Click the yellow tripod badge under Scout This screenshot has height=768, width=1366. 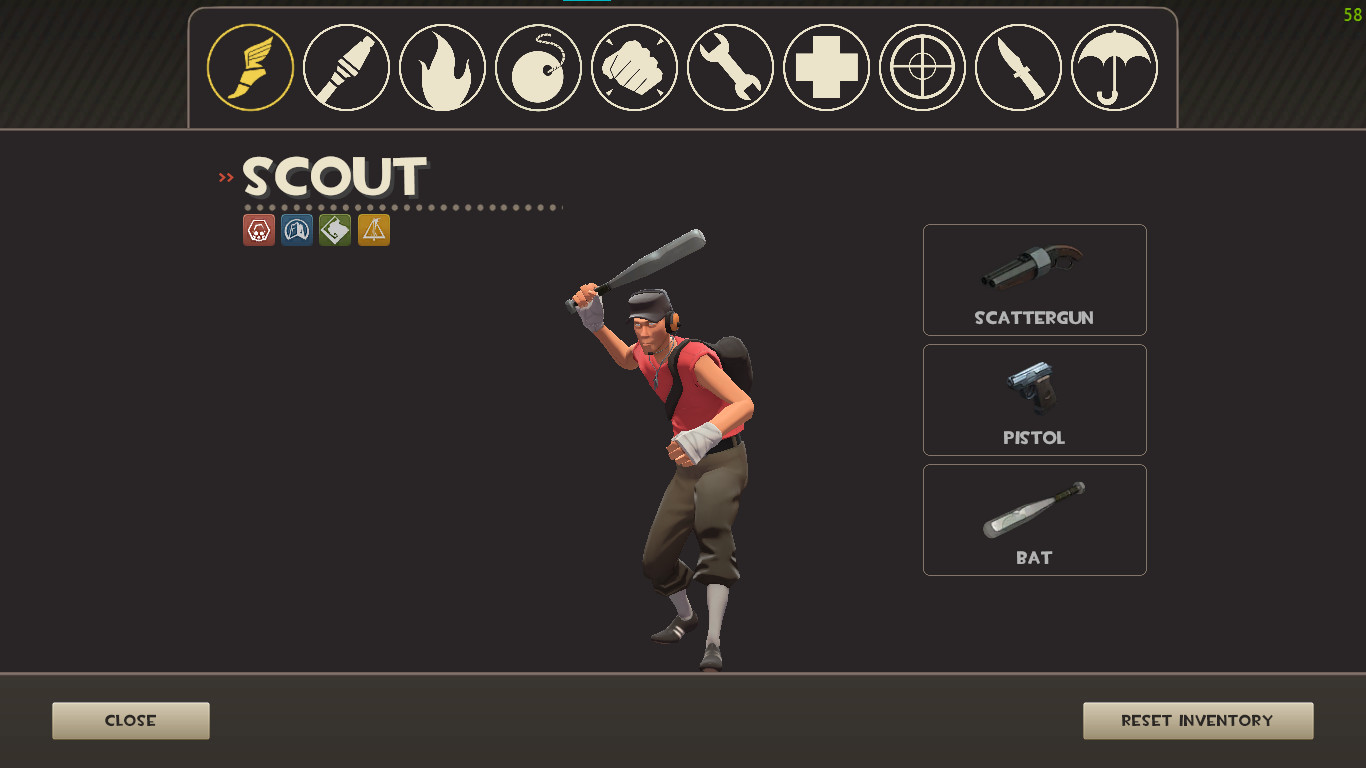372,230
